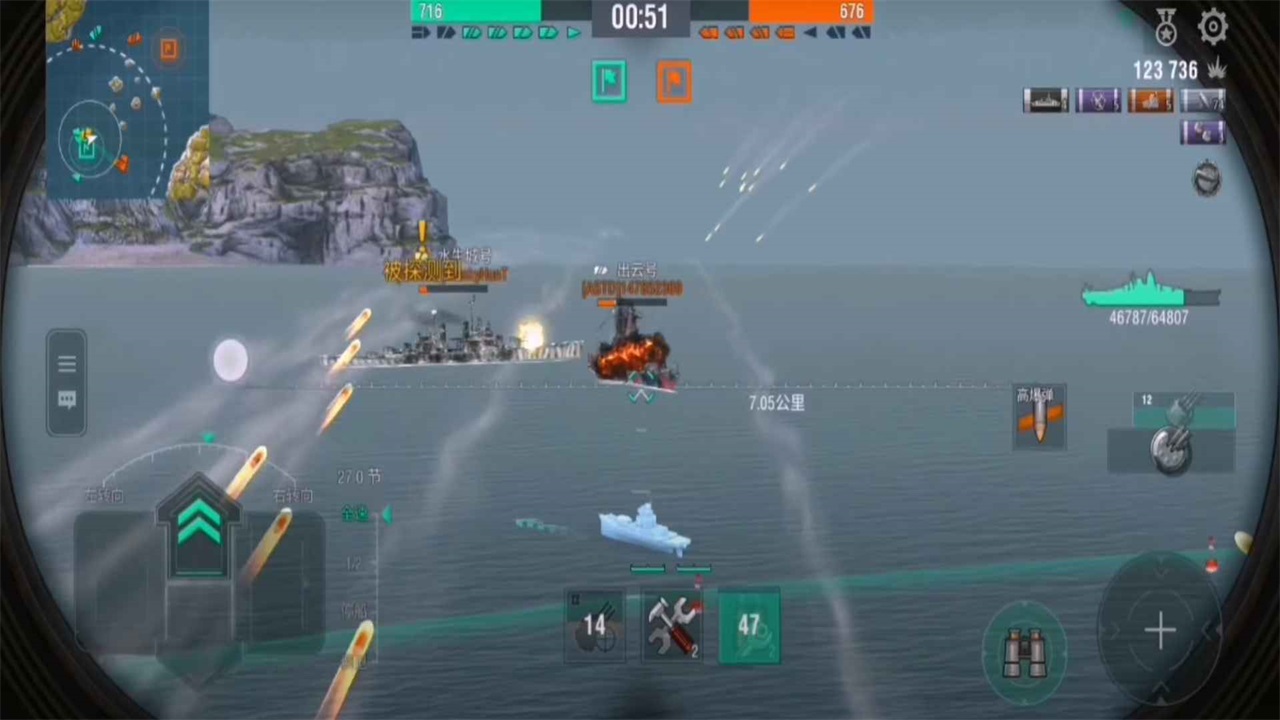
Task: Fire main guns with the crosshair button
Action: (x=1160, y=630)
